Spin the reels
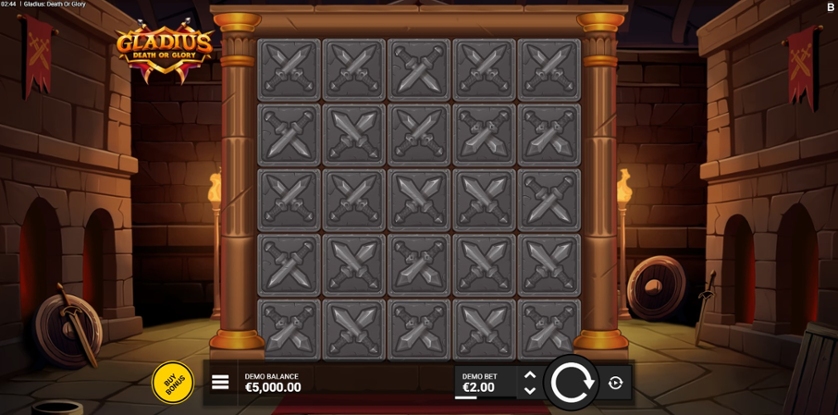Image resolution: width=838 pixels, height=415 pixels. [571, 382]
